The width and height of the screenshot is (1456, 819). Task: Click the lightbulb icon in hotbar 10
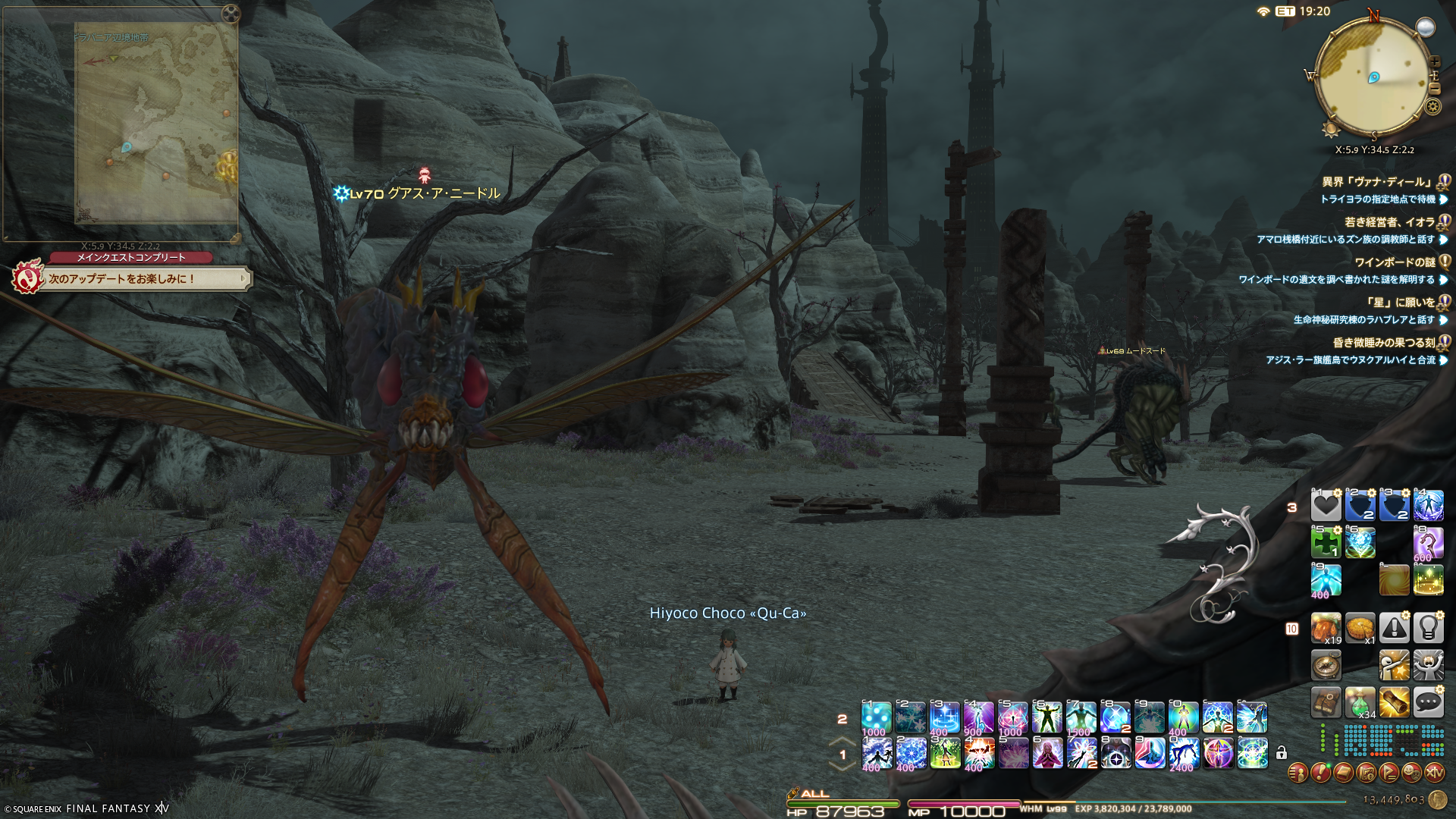[1428, 628]
